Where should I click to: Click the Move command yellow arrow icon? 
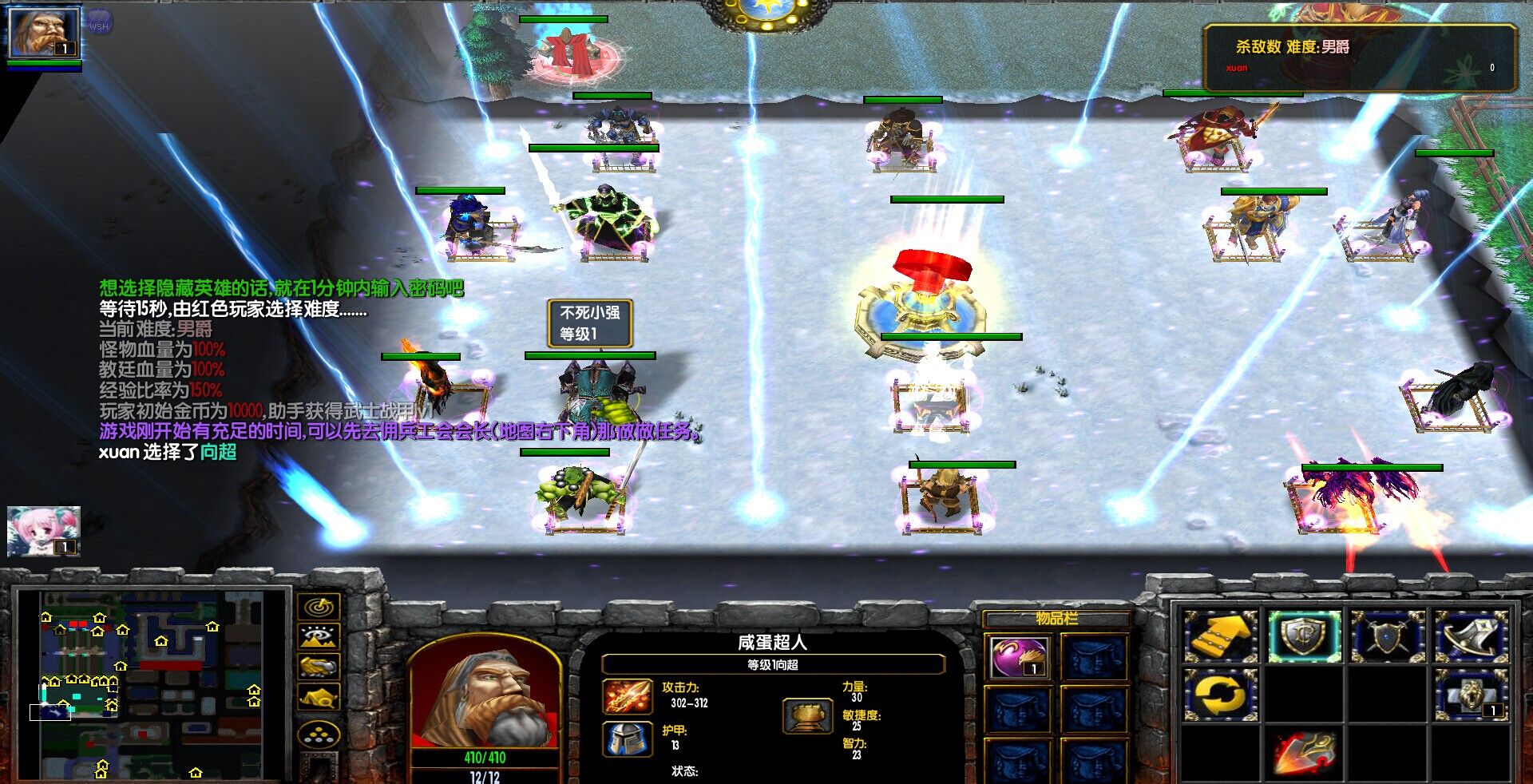(x=1220, y=636)
